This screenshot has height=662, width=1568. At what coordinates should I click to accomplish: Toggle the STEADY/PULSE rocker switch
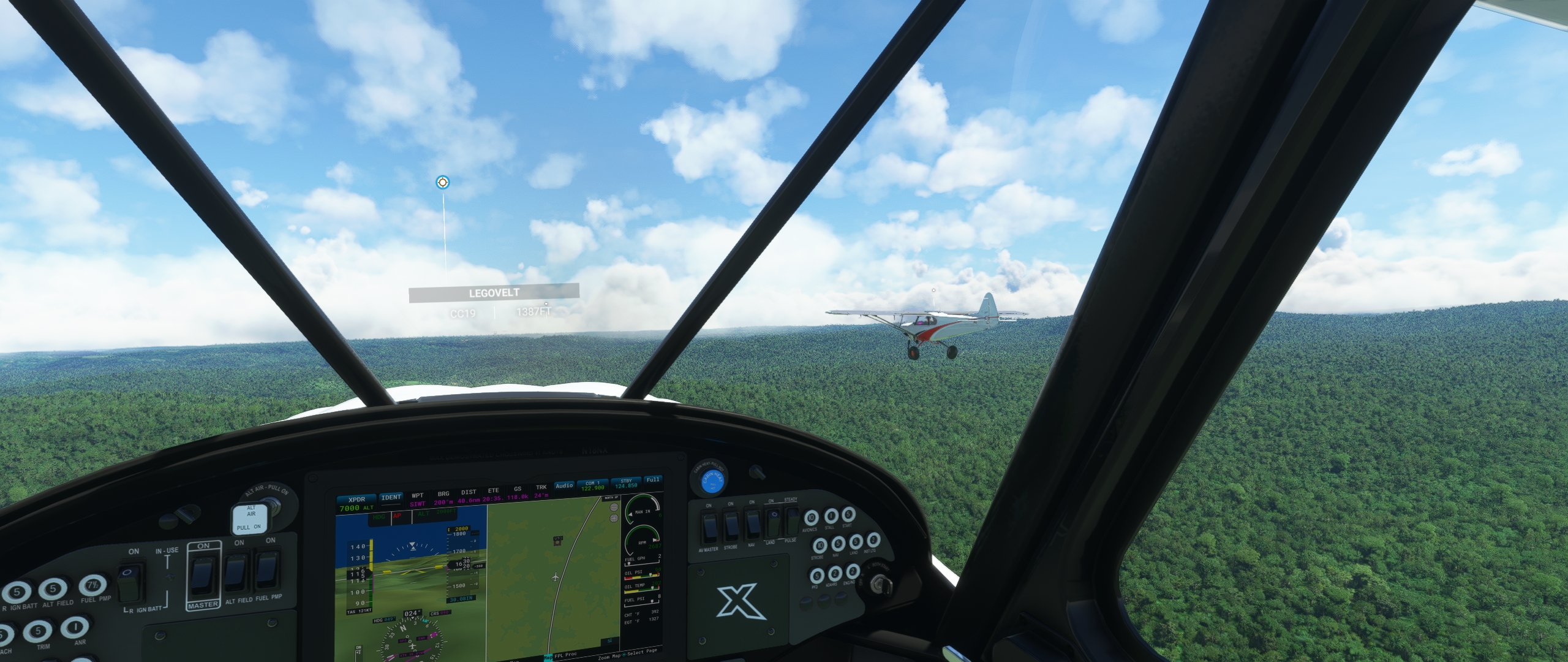click(793, 520)
